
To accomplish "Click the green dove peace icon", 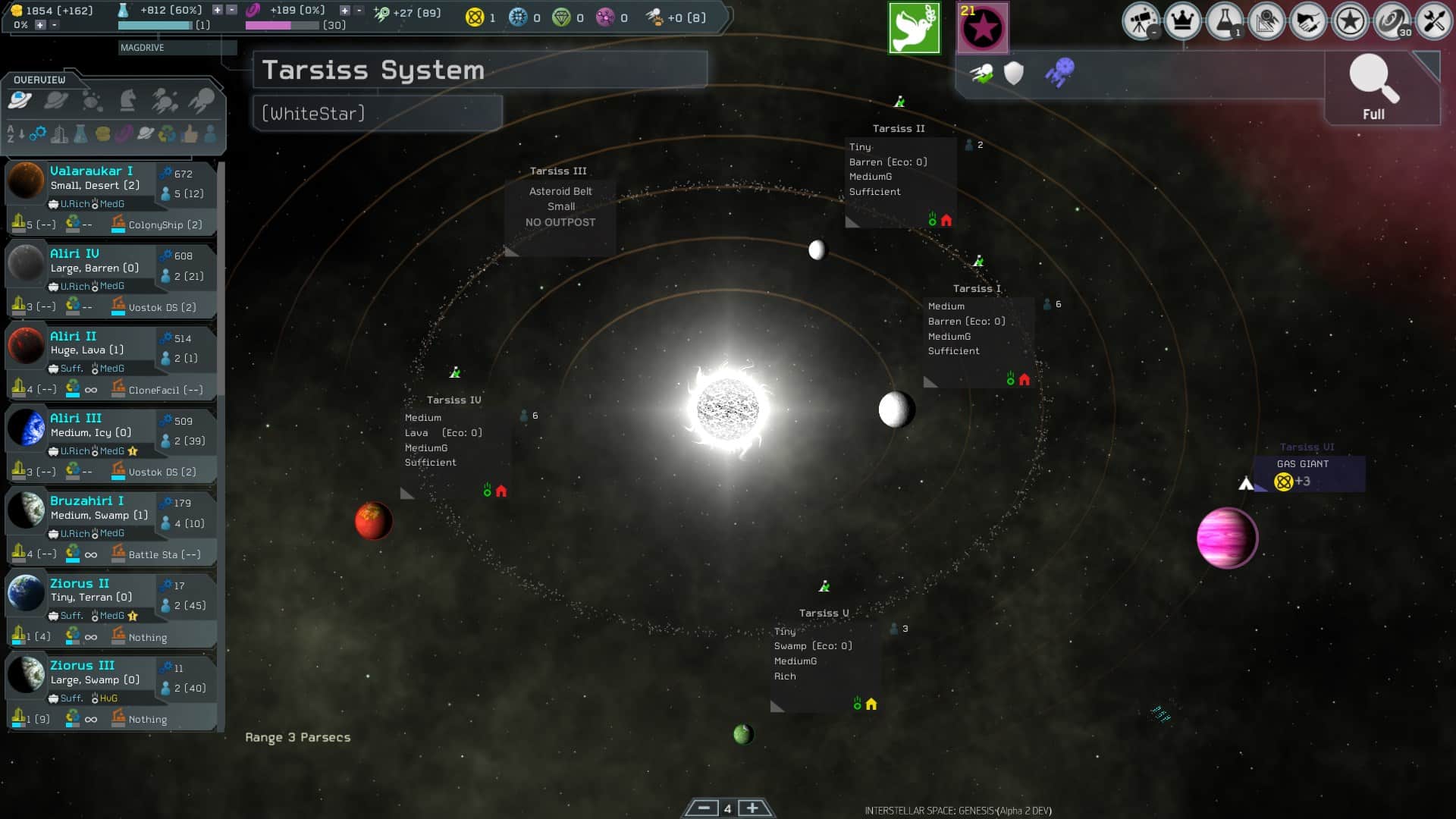I will 914,27.
